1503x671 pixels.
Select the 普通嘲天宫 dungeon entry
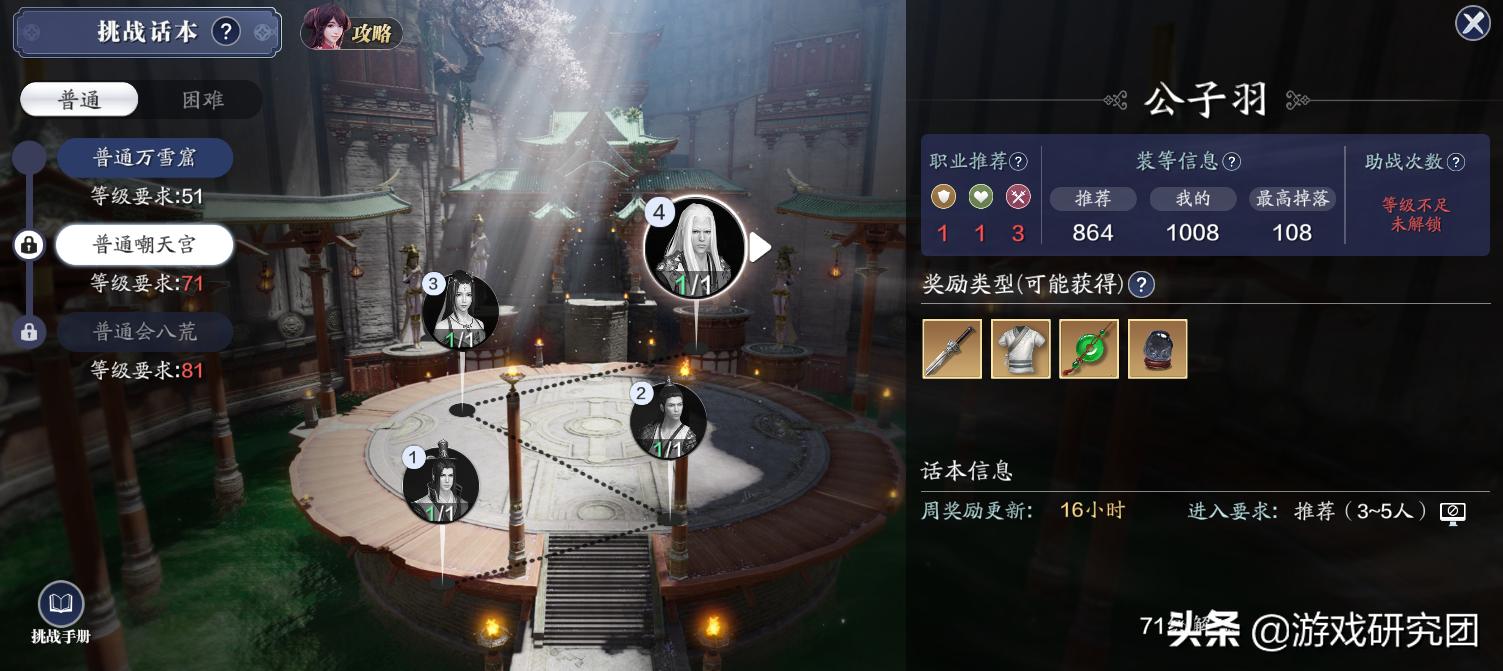(x=145, y=245)
